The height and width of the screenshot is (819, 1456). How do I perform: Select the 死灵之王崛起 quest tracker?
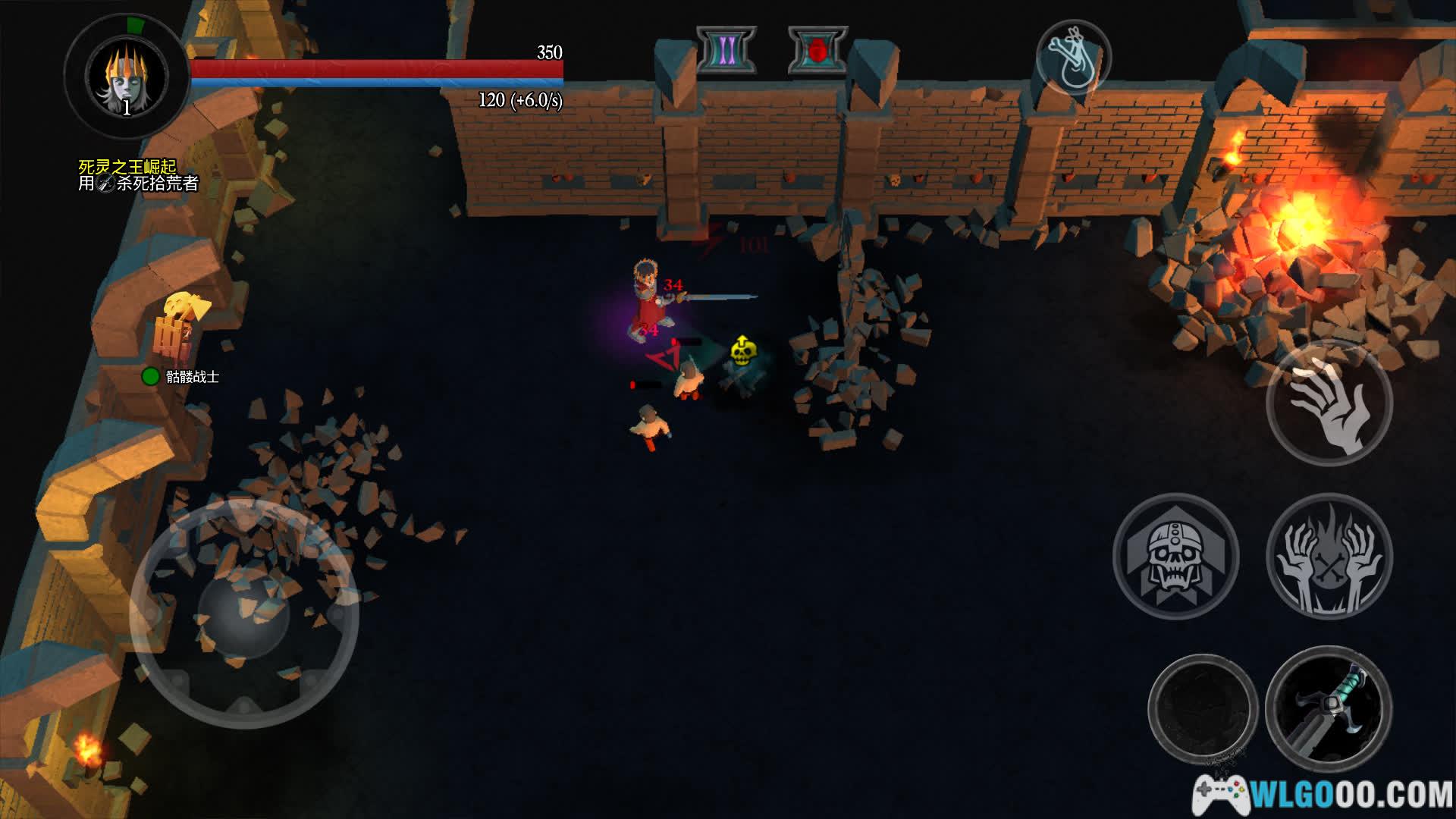coord(127,166)
